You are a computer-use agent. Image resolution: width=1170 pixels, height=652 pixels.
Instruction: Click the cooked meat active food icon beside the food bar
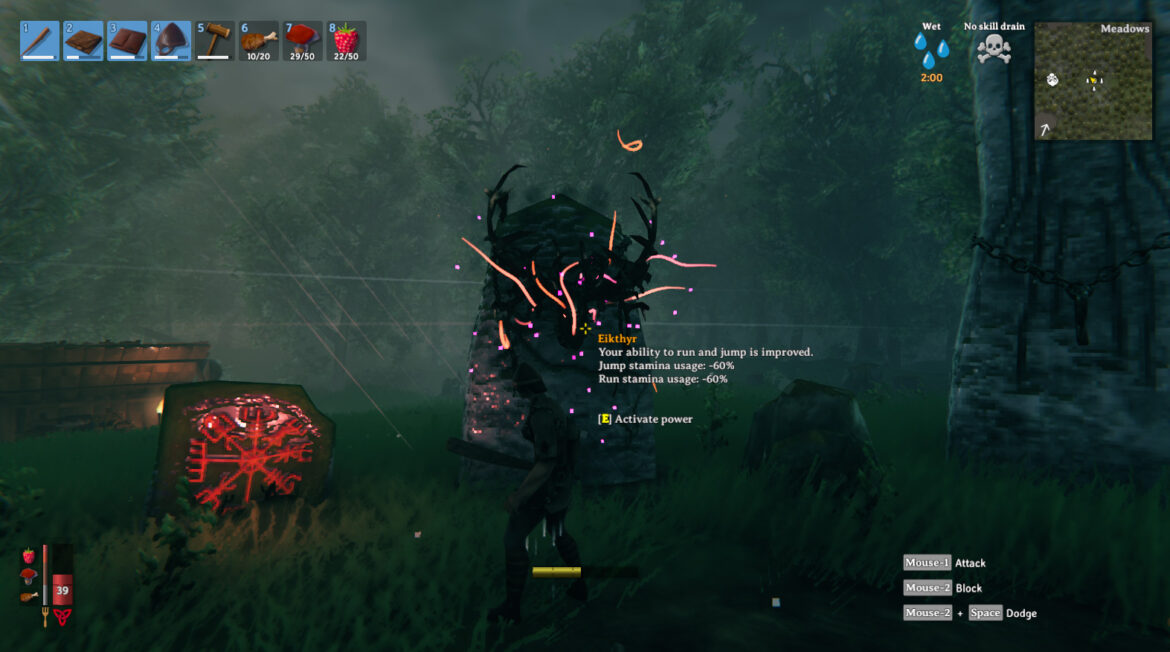pyautogui.click(x=28, y=597)
